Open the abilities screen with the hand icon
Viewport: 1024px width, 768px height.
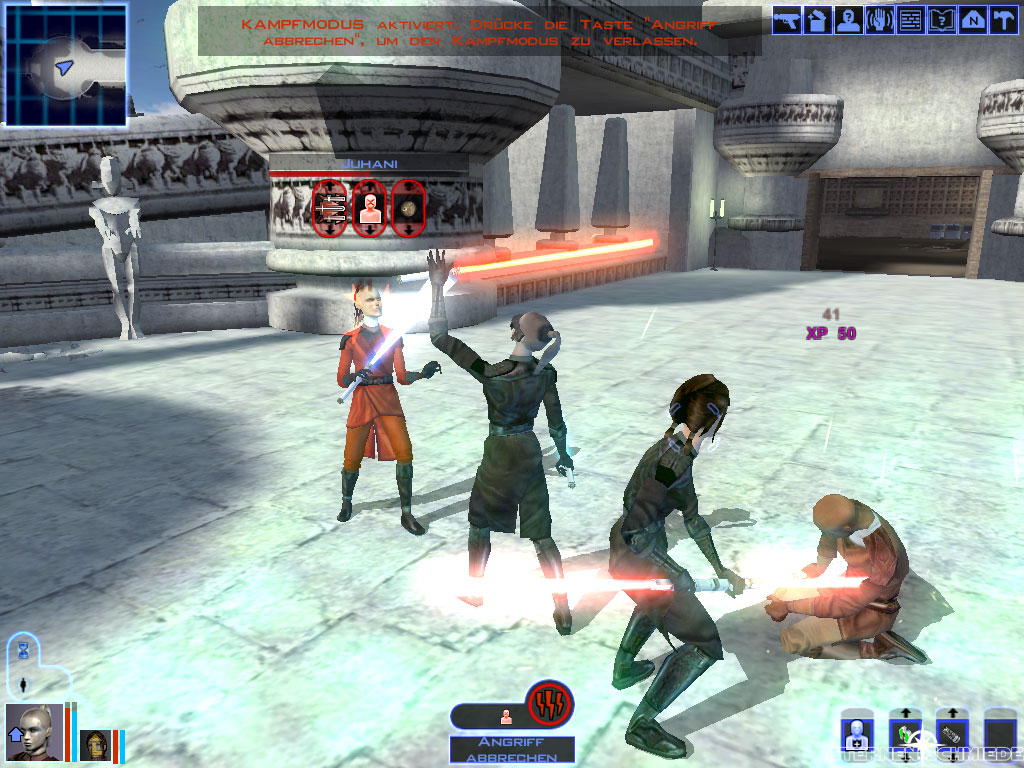[880, 20]
